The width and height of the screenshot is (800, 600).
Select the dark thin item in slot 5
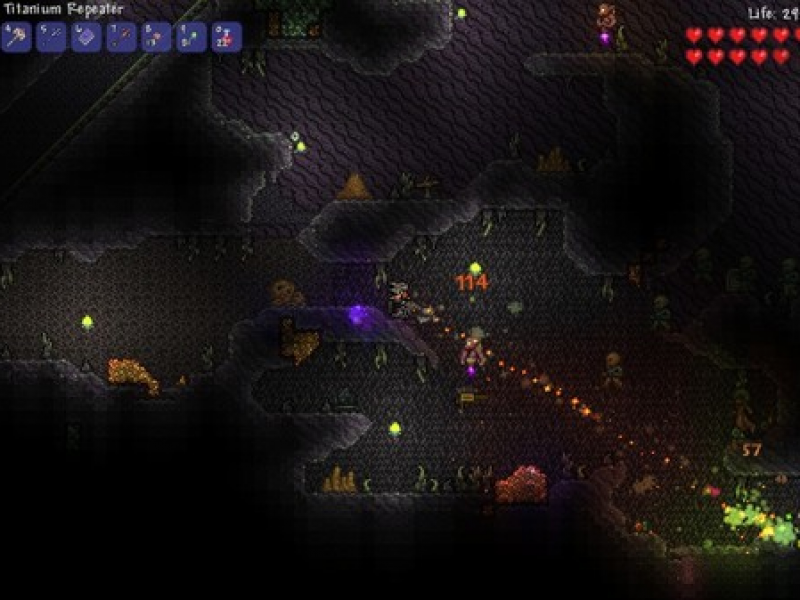(51, 37)
